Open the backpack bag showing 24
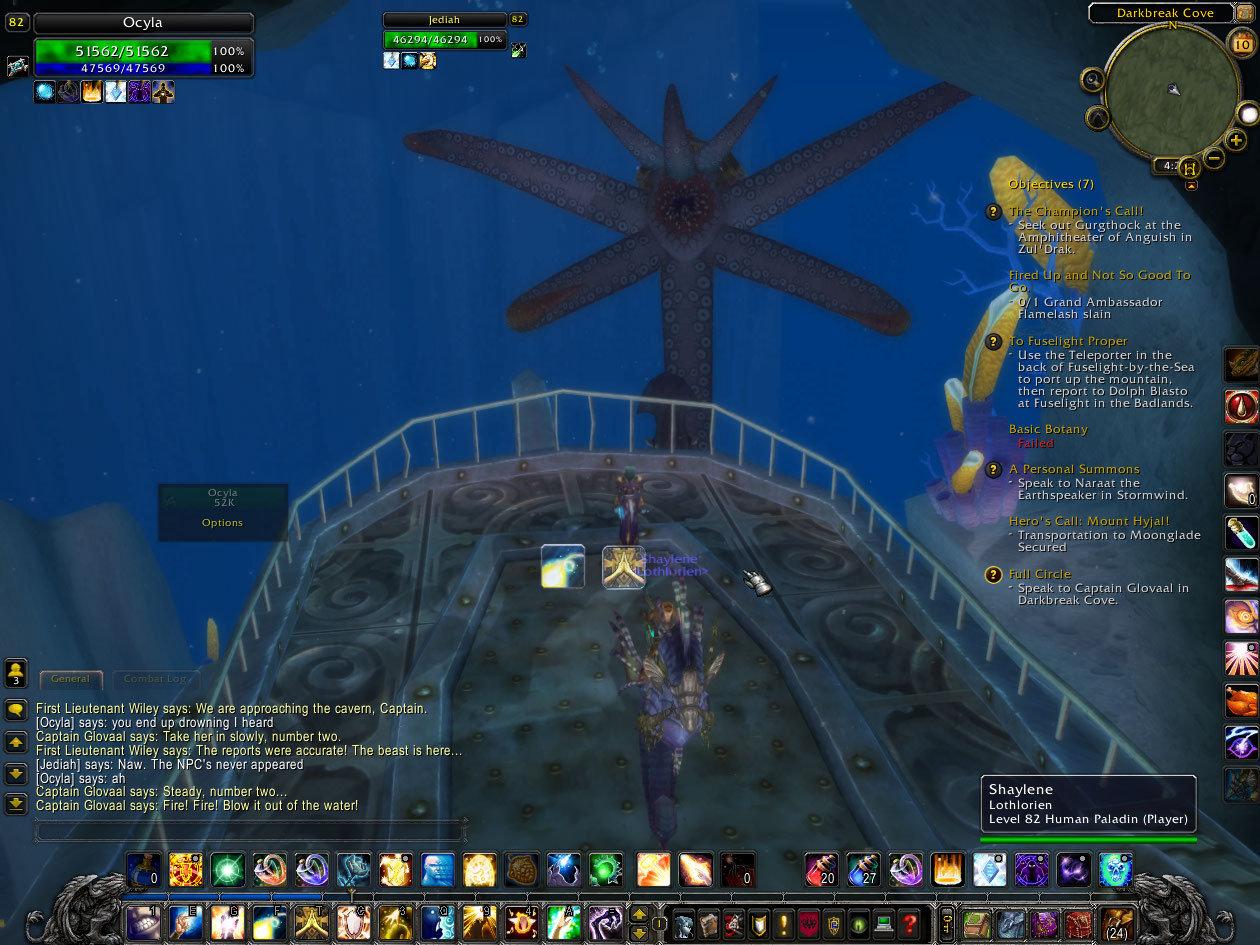Image resolution: width=1260 pixels, height=945 pixels. (1116, 924)
